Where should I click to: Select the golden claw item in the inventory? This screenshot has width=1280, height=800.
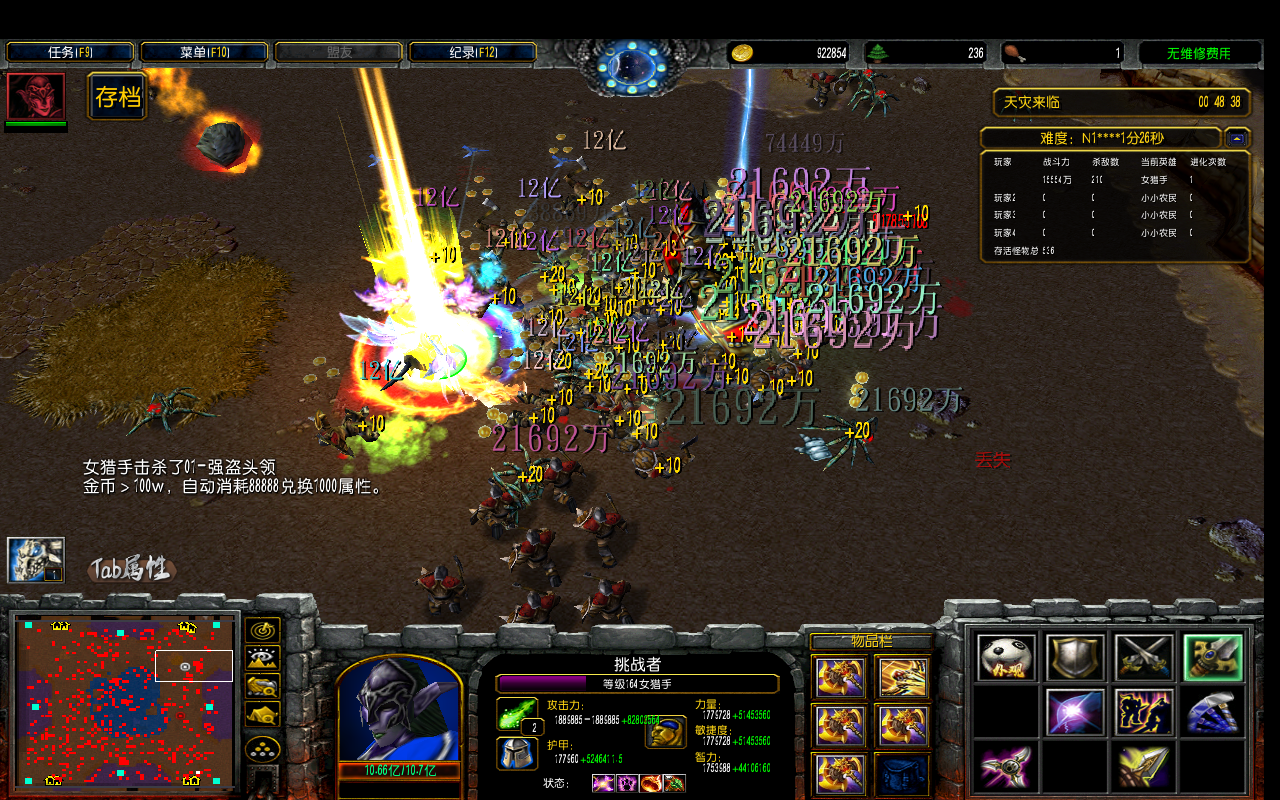coord(902,678)
